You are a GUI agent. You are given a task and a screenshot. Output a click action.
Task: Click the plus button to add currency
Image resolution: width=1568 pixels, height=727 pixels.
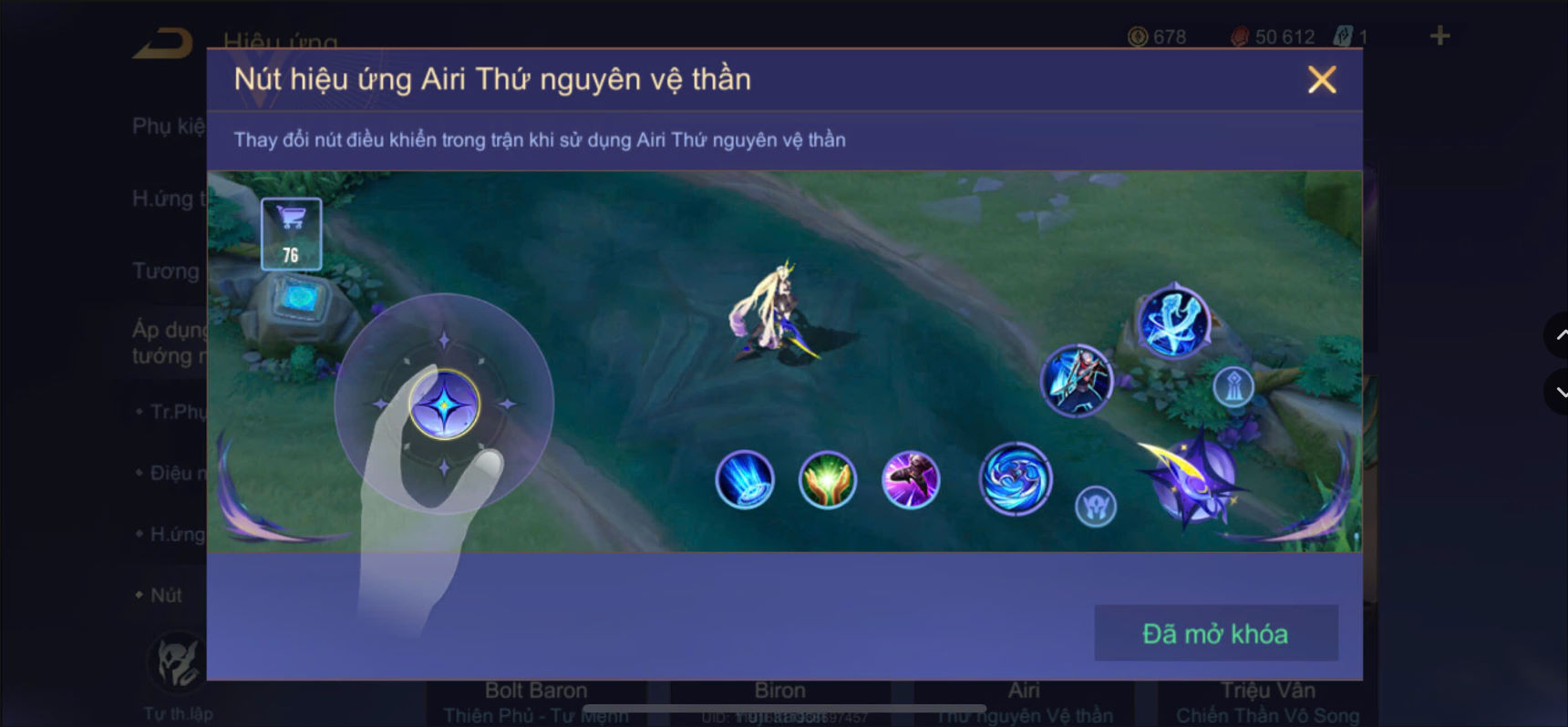[x=1439, y=36]
